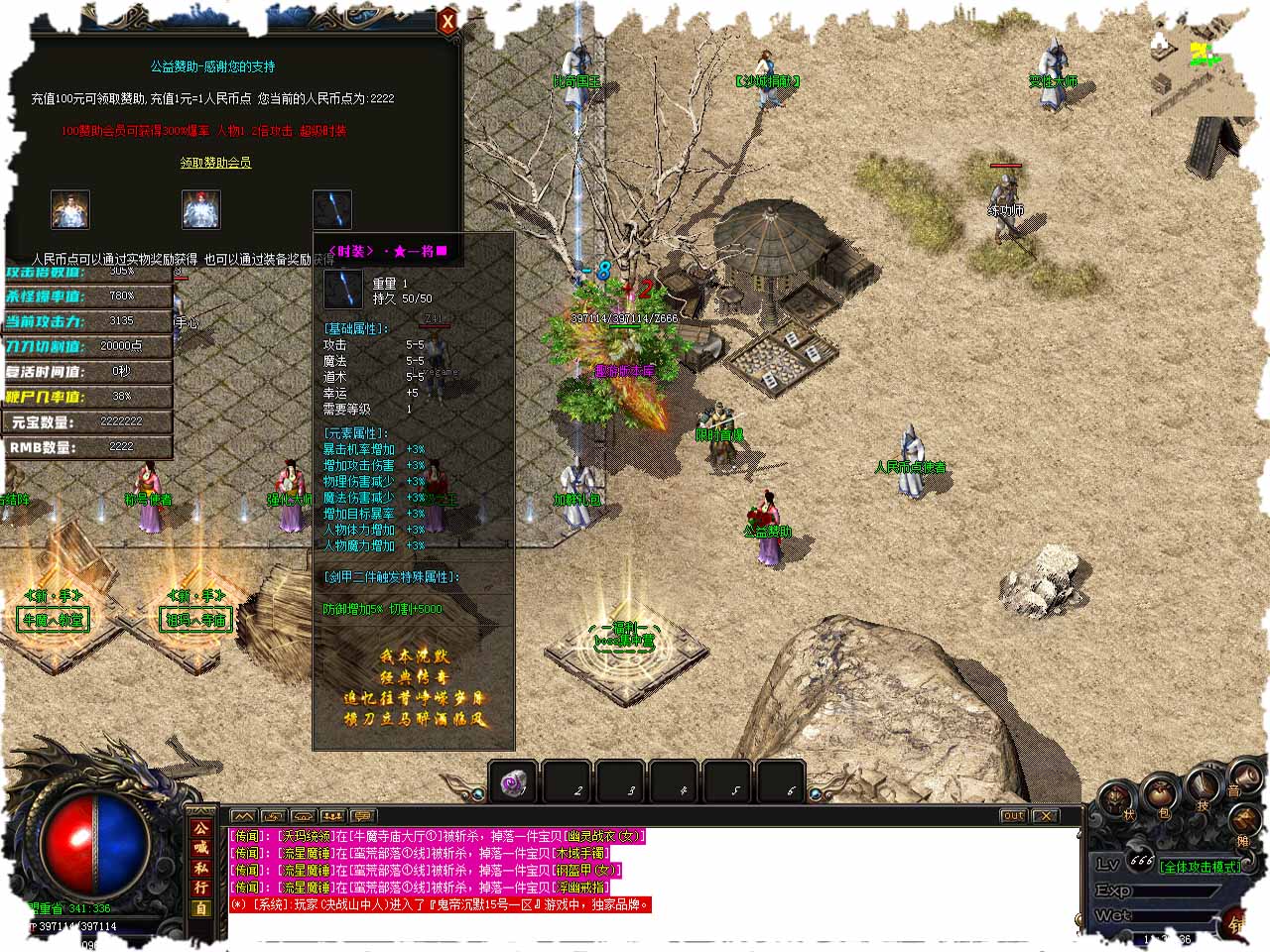The image size is (1270, 952).
Task: Select the 私 private chat channel
Action: (x=201, y=868)
